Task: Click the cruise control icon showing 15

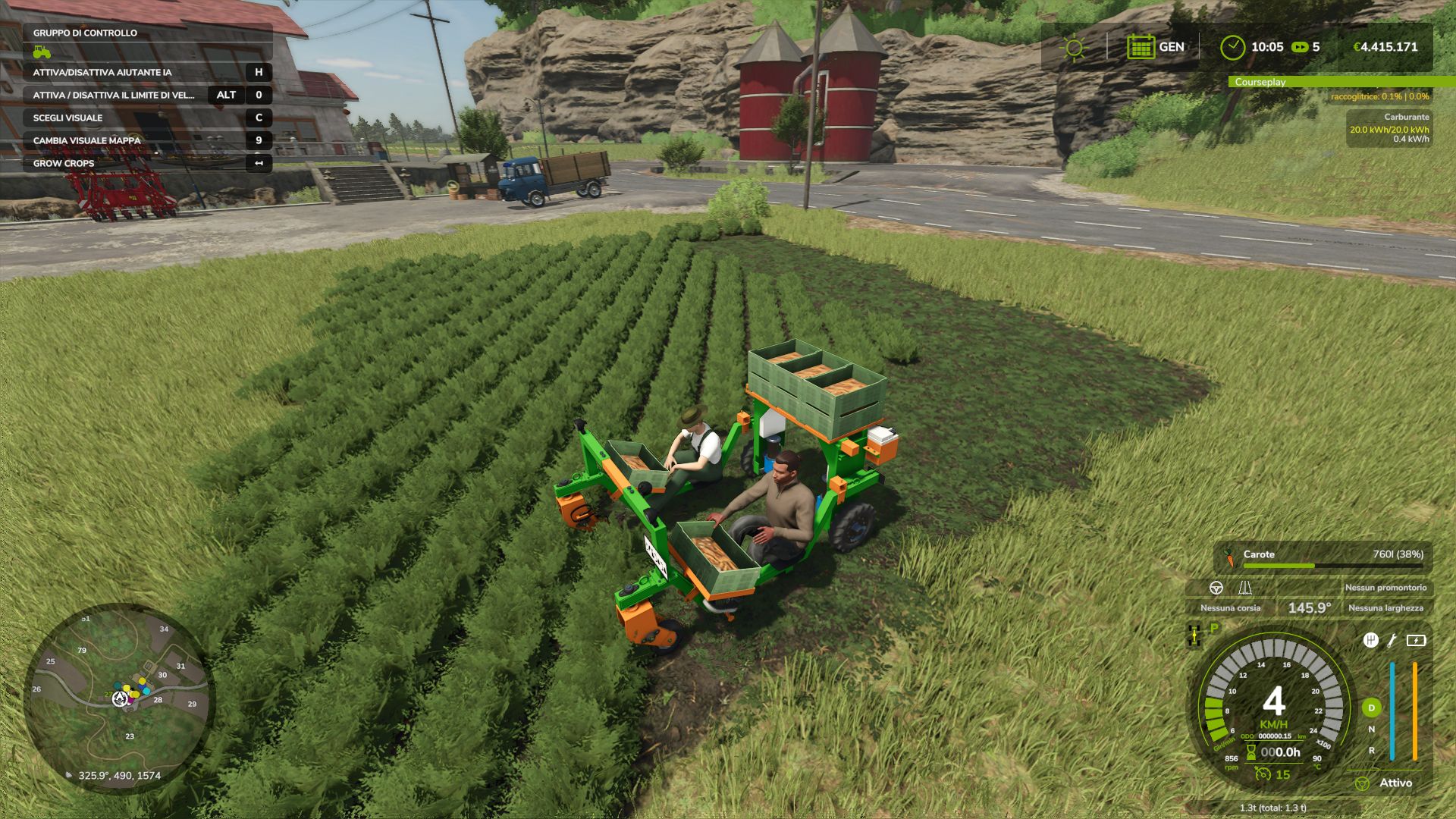Action: [x=1263, y=775]
